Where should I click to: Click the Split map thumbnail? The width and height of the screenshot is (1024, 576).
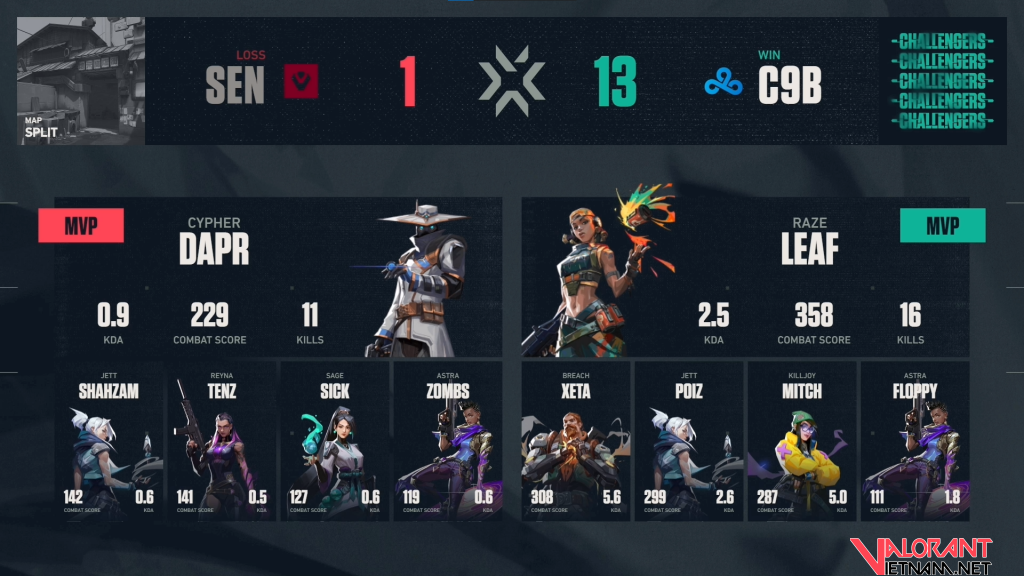(81, 81)
